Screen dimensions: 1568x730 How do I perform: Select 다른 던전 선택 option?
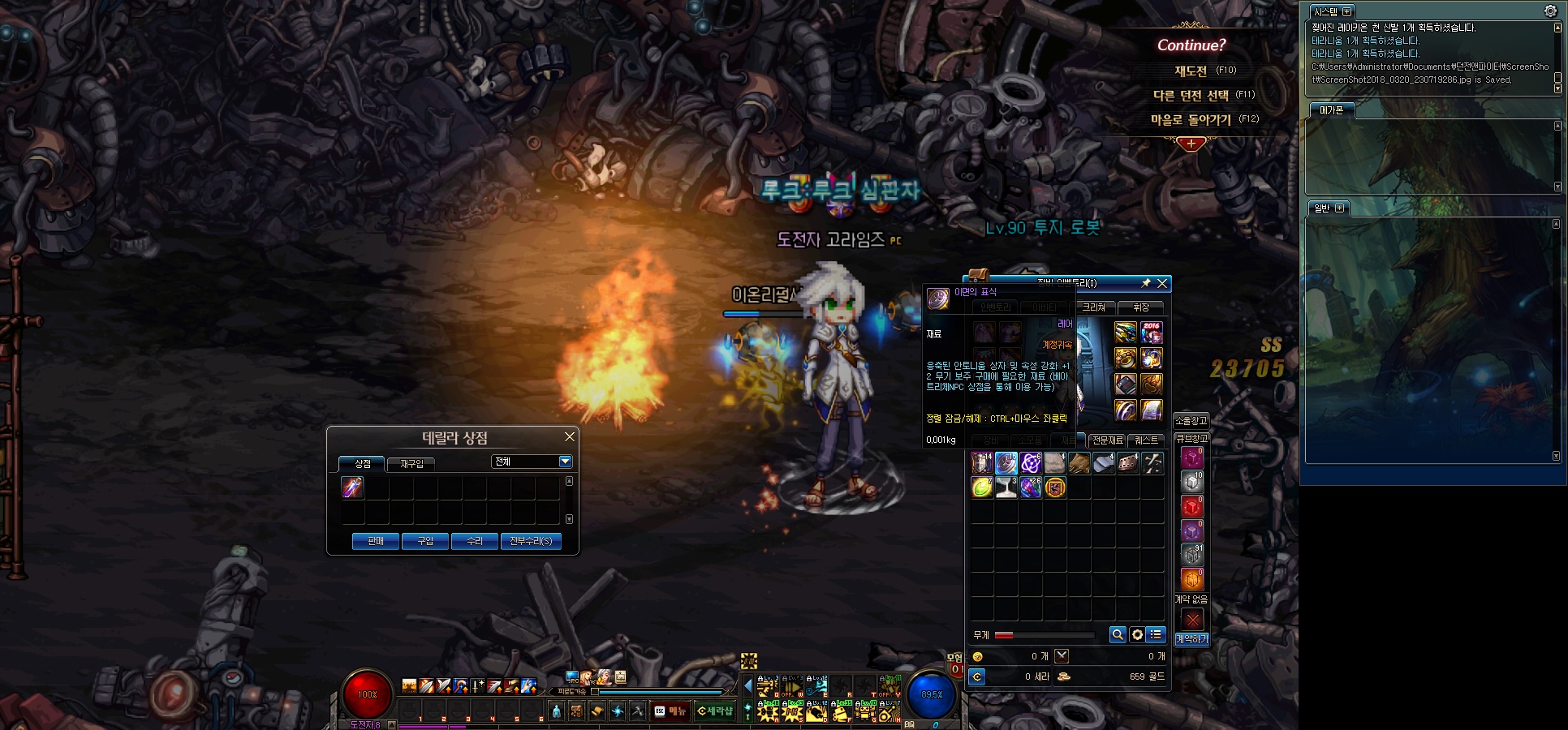[x=1191, y=96]
